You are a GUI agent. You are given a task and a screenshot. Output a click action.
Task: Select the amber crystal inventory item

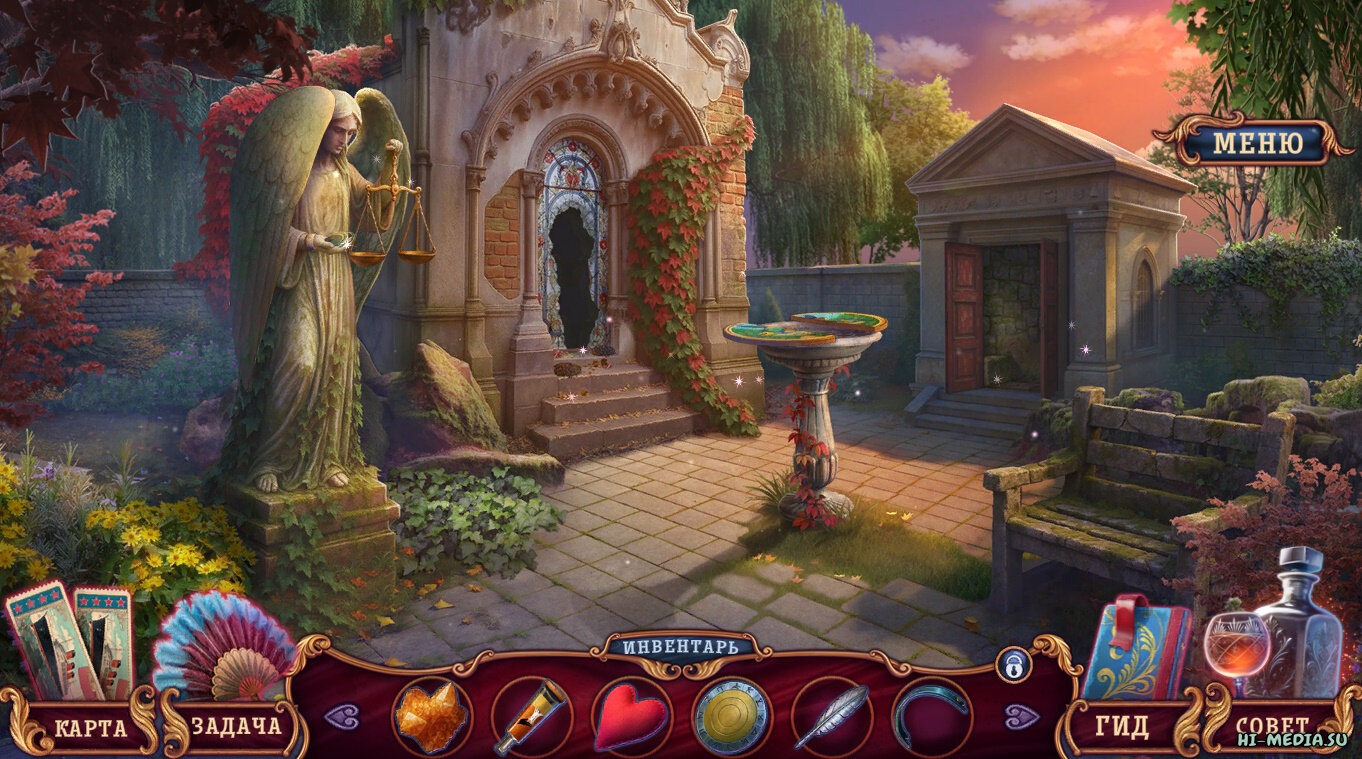tap(431, 716)
